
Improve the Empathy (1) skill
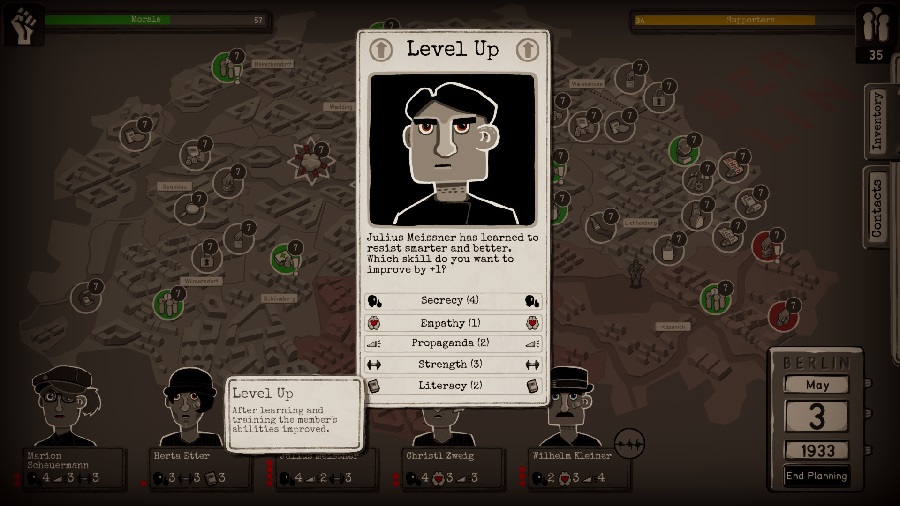click(x=453, y=322)
